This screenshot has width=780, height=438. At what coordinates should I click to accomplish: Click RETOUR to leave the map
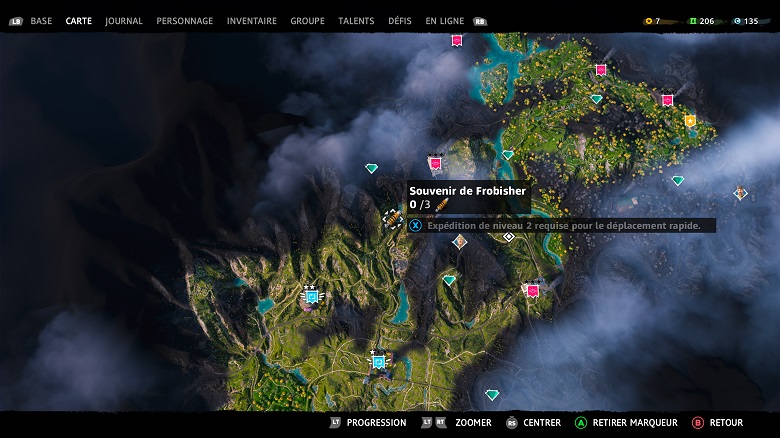tap(726, 423)
